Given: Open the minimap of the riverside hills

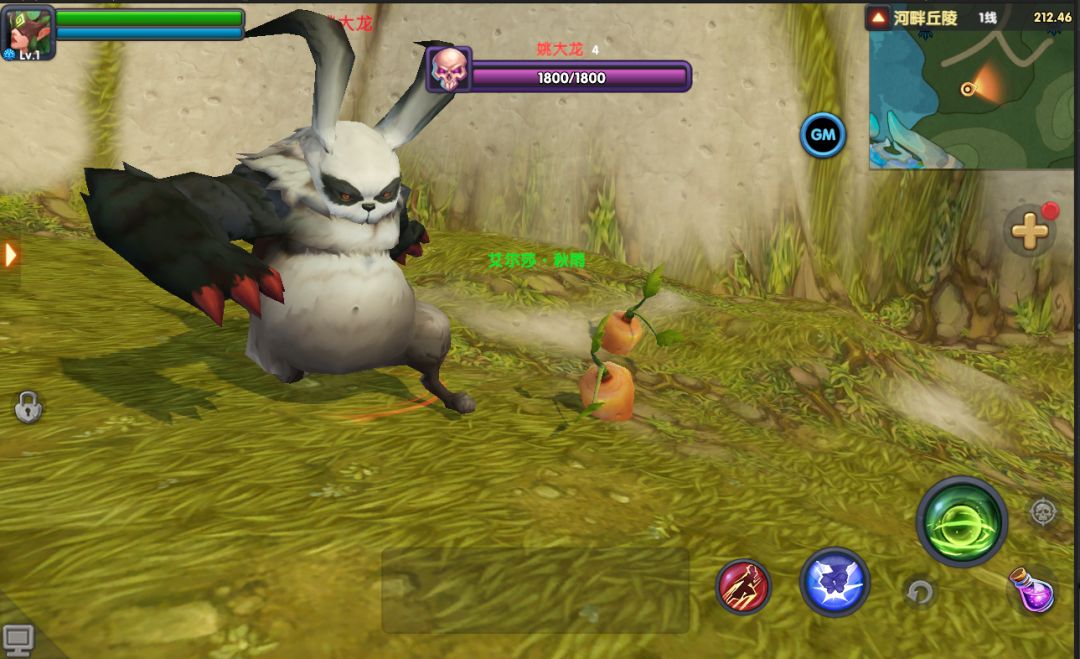Looking at the screenshot, I should click(972, 99).
